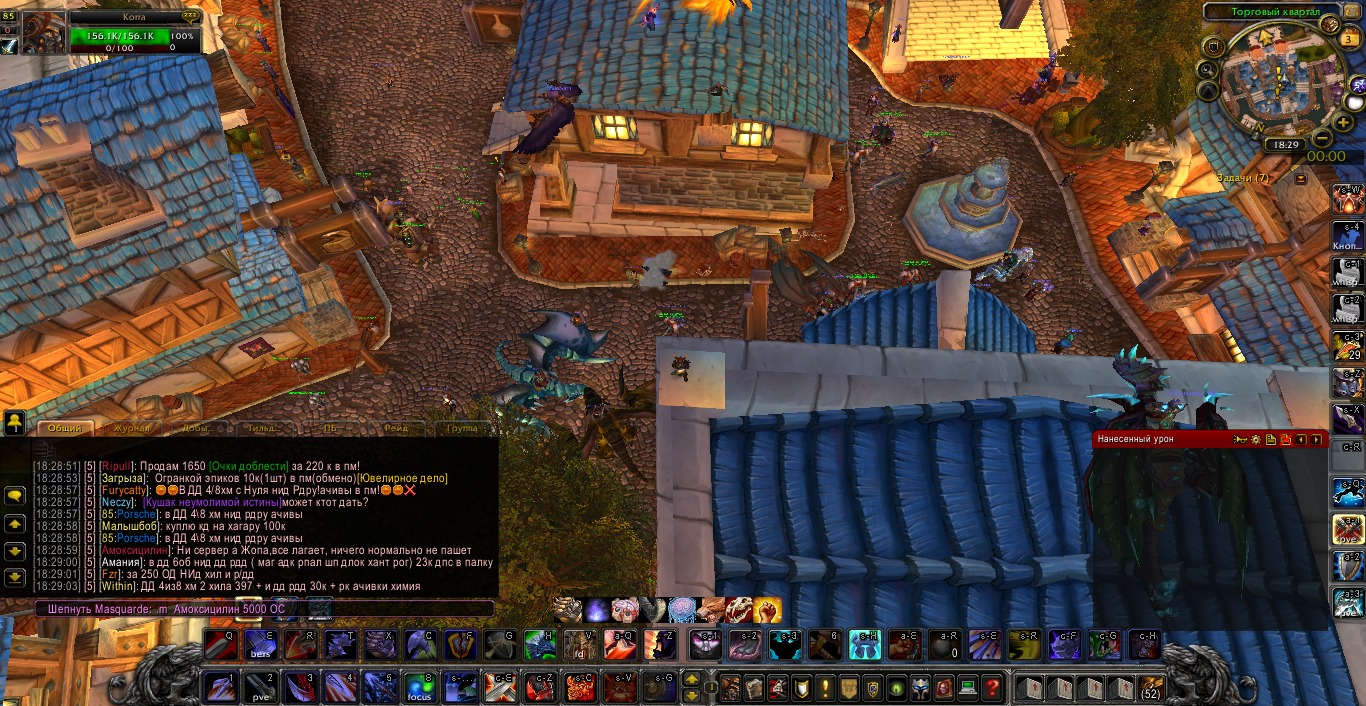Open the red question mark help button
Viewport: 1366px width, 706px height.
click(992, 687)
